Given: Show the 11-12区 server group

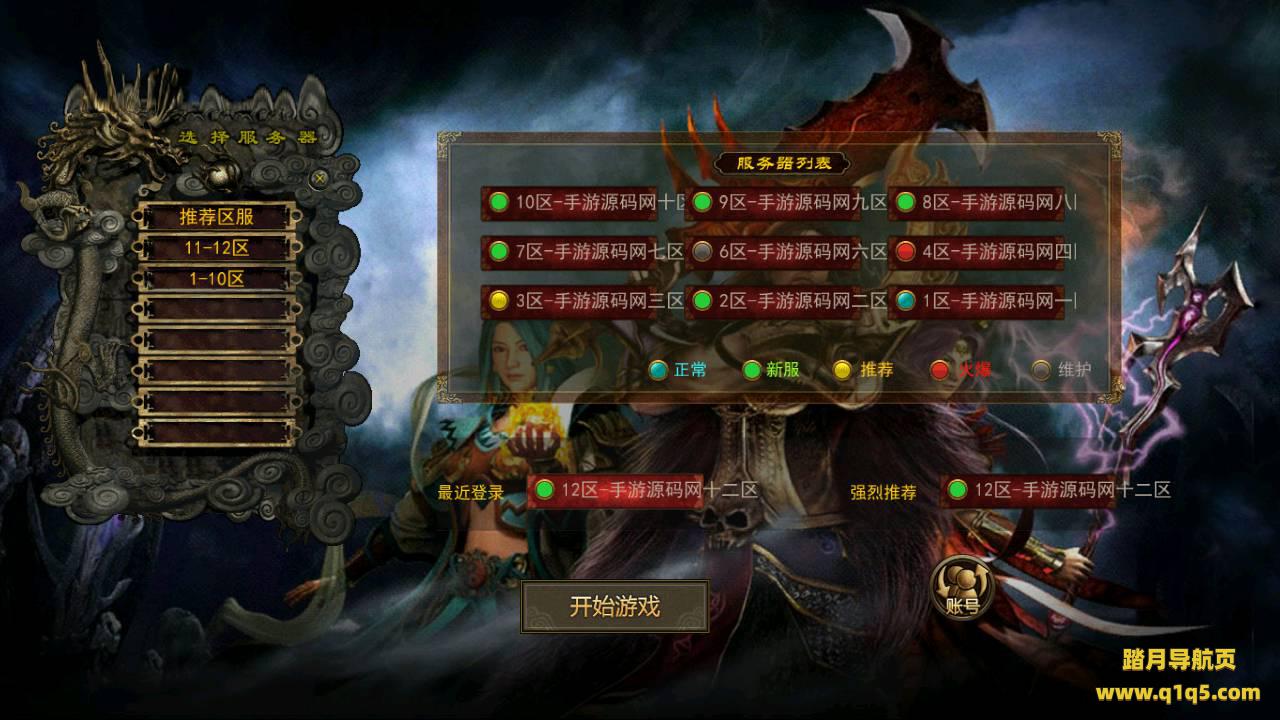Looking at the screenshot, I should tap(217, 248).
